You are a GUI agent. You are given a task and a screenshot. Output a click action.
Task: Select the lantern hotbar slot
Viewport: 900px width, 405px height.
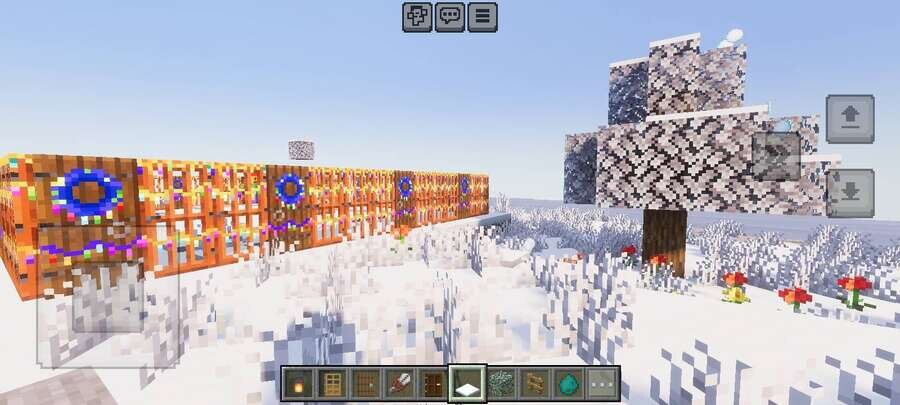click(298, 382)
